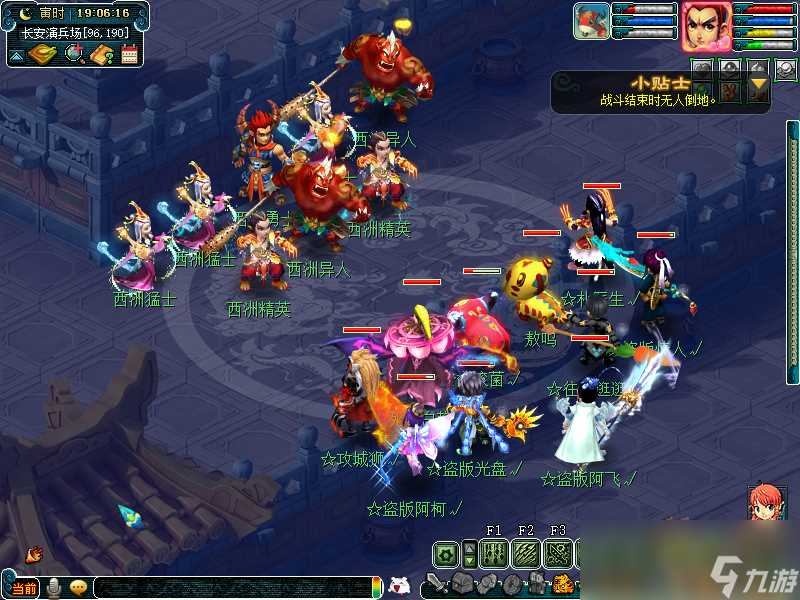The image size is (800, 600).
Task: Open the world map globe icon
Action: point(74,54)
